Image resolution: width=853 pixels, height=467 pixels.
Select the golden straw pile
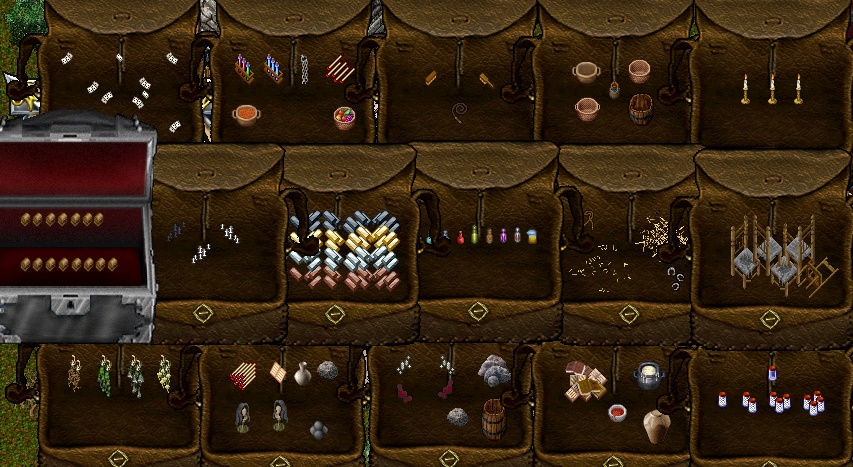pos(662,236)
